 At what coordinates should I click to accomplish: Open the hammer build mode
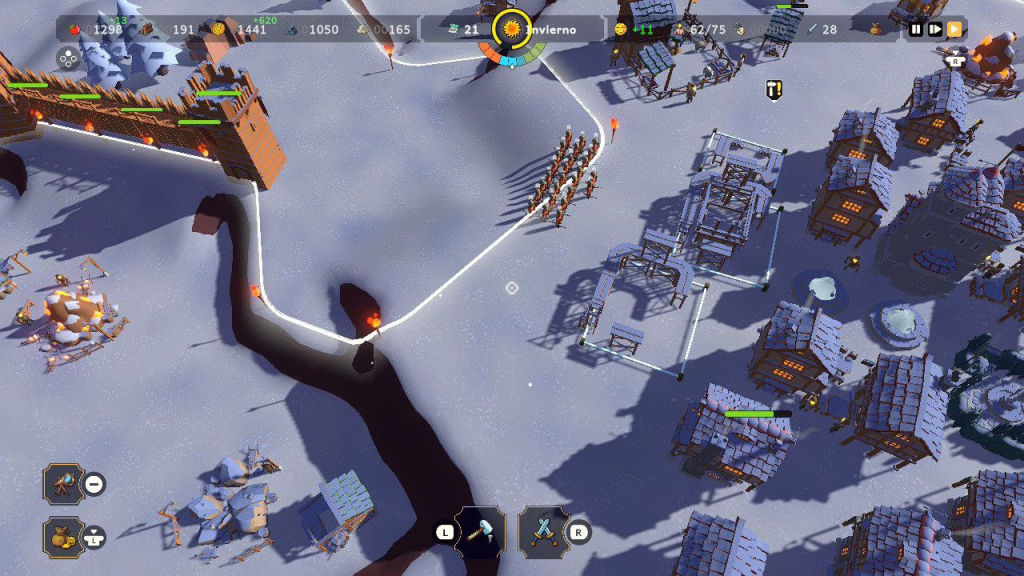480,531
